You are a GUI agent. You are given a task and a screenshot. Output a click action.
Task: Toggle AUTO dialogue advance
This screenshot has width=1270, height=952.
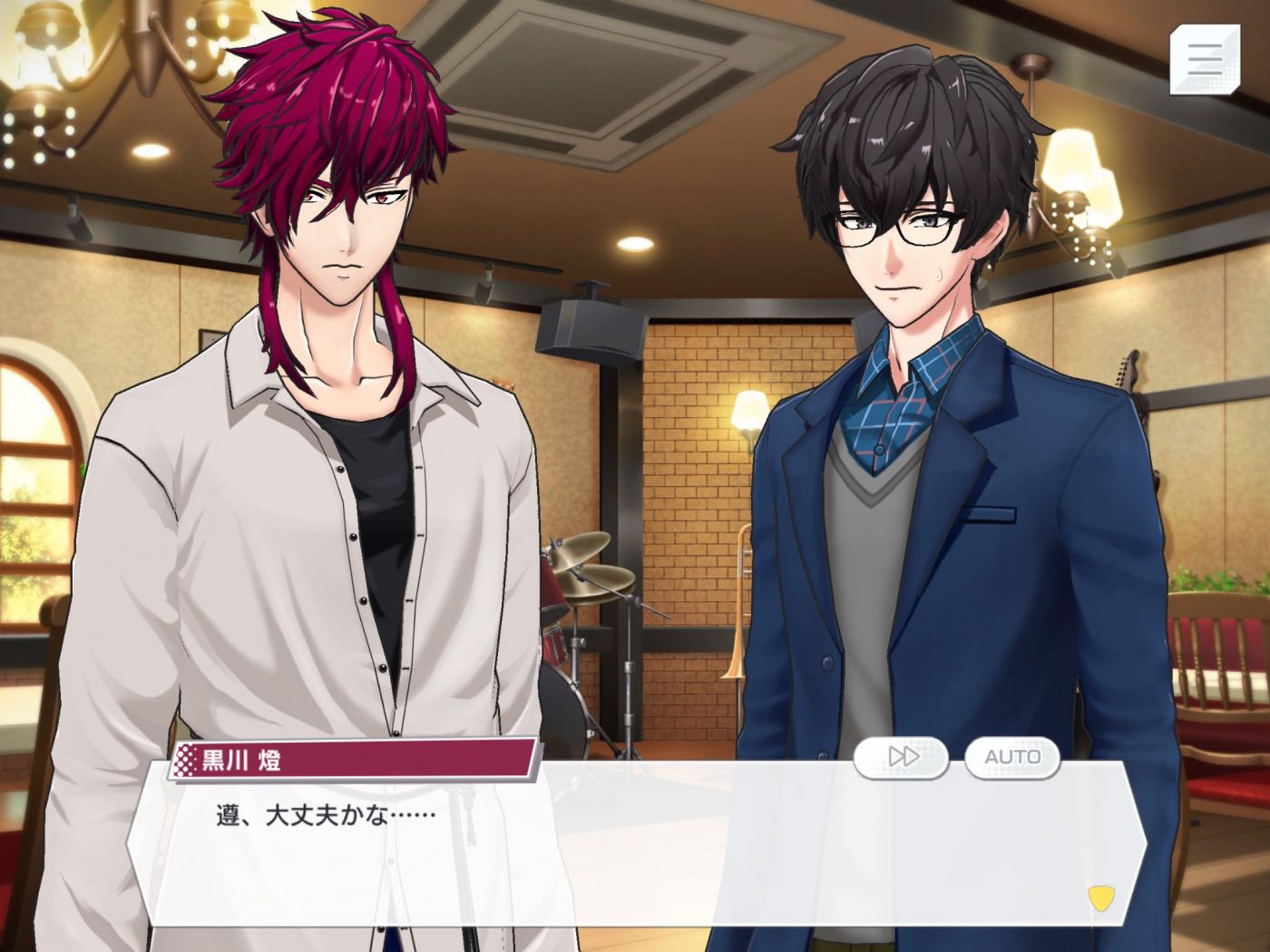(1012, 757)
